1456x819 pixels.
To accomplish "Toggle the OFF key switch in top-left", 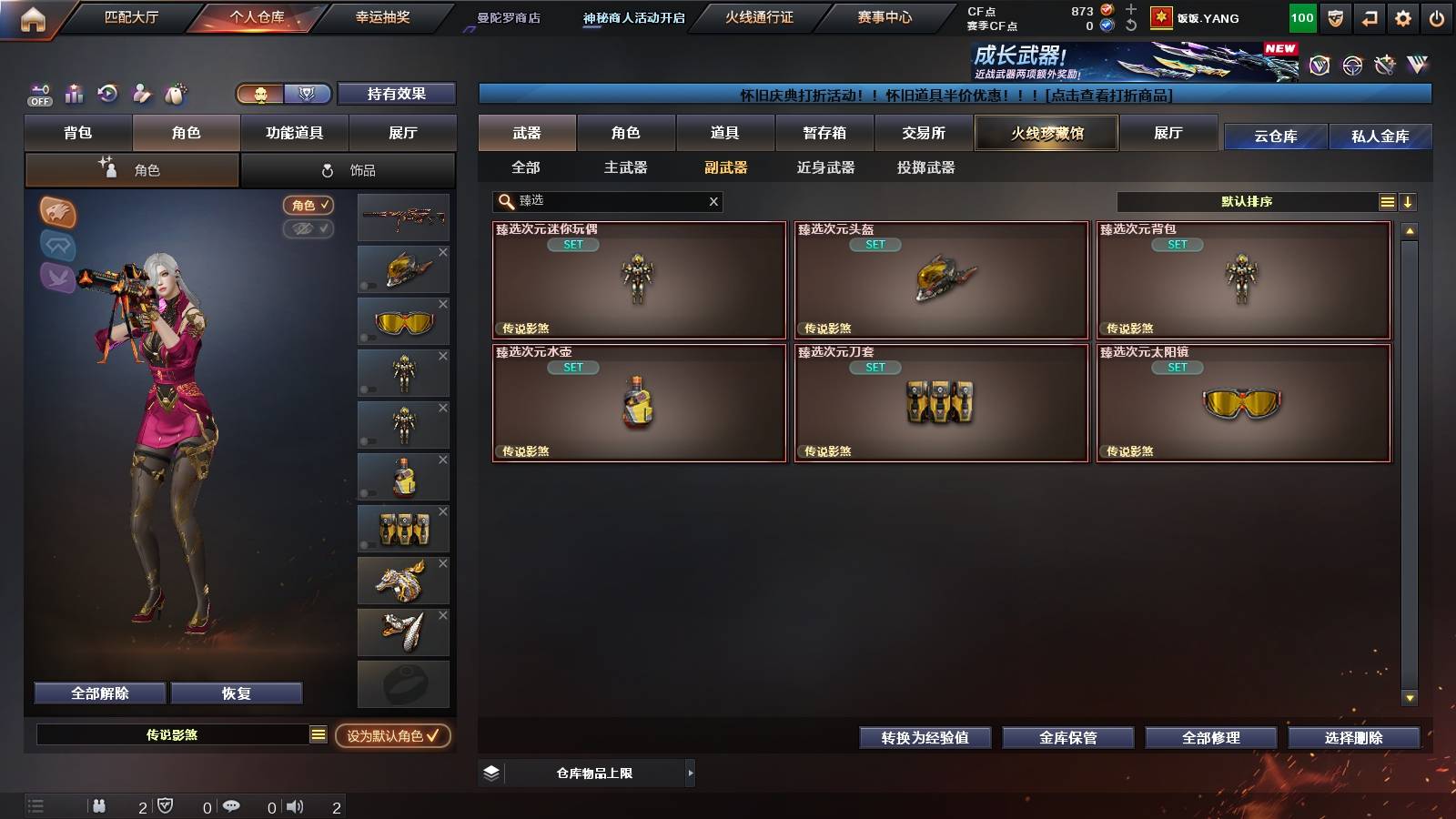I will point(38,94).
